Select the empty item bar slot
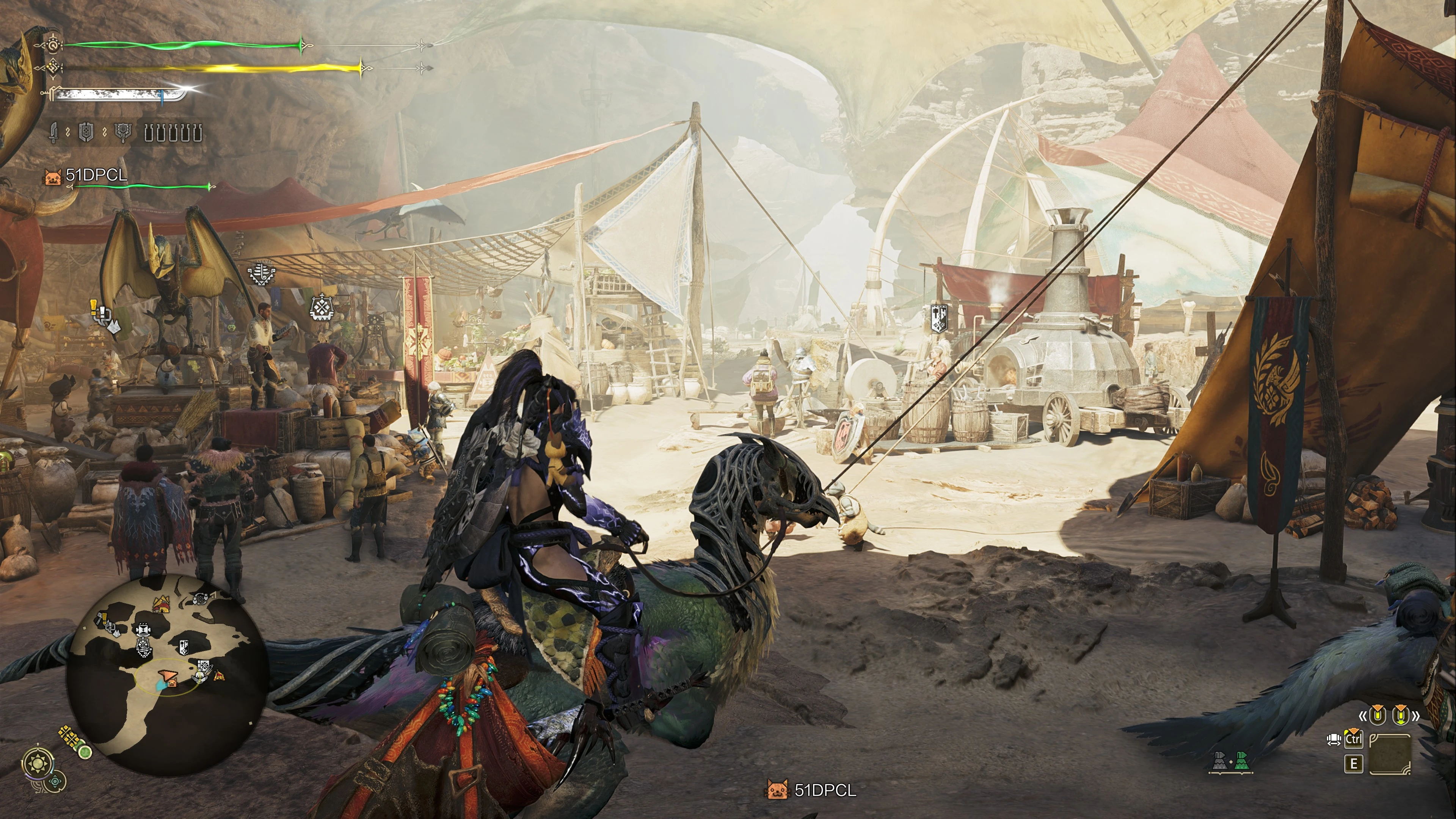Viewport: 1456px width, 819px height. (1390, 753)
